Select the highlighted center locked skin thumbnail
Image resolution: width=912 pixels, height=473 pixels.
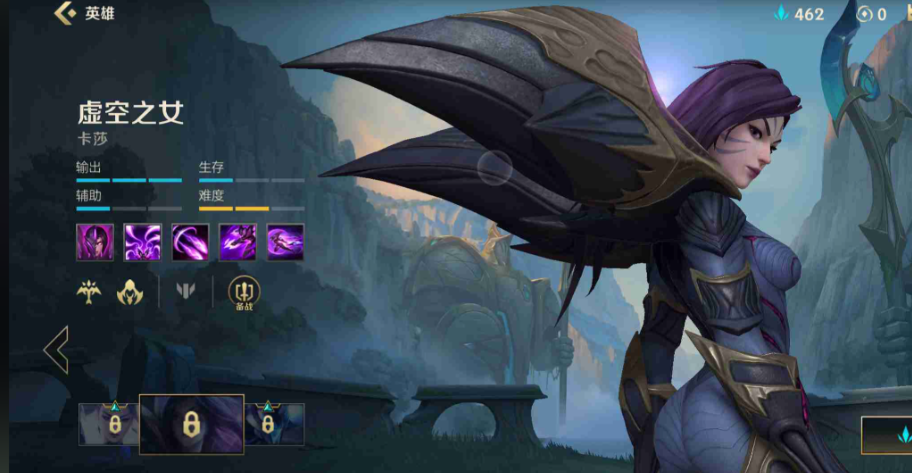pos(190,424)
